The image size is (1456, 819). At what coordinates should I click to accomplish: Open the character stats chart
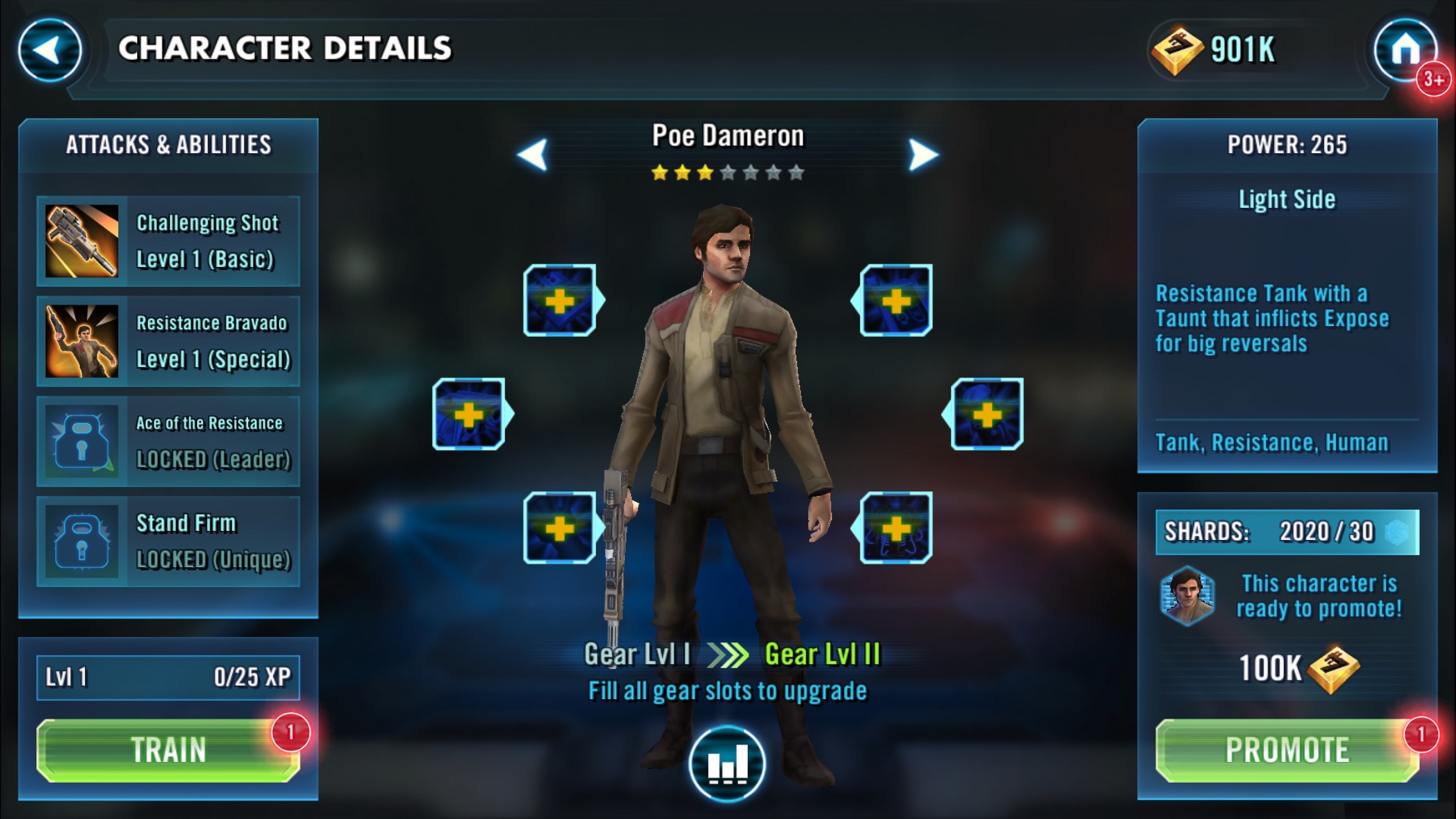point(727,764)
